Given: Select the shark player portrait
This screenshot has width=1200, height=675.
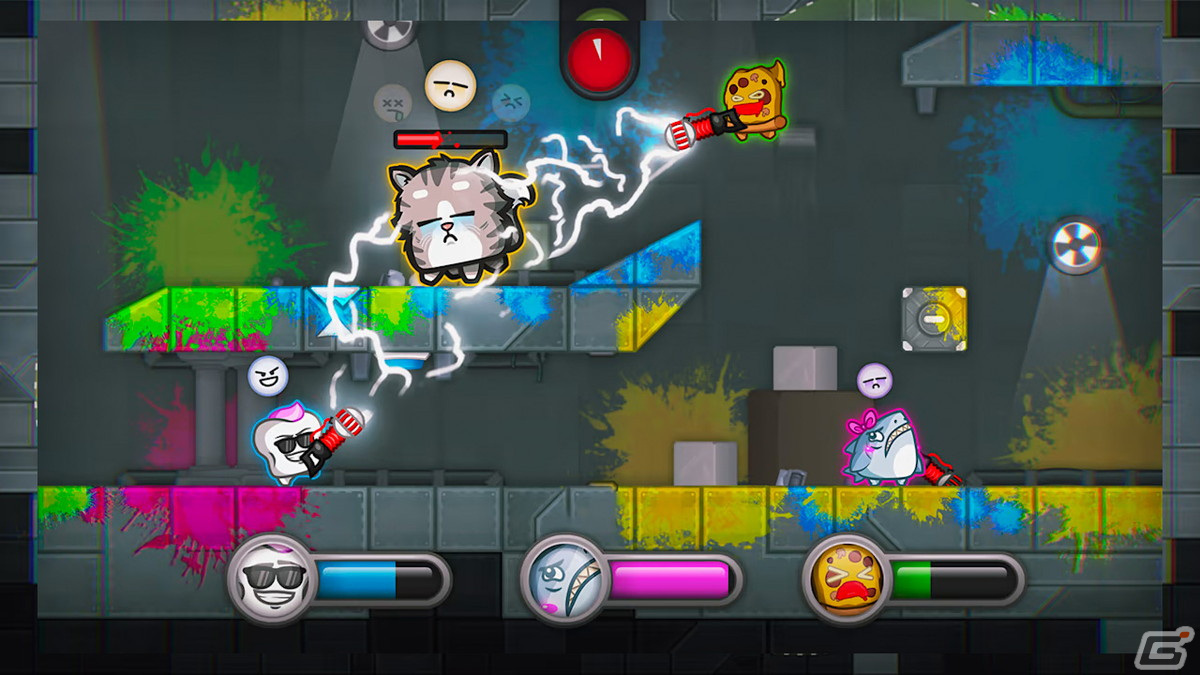Looking at the screenshot, I should click(559, 579).
